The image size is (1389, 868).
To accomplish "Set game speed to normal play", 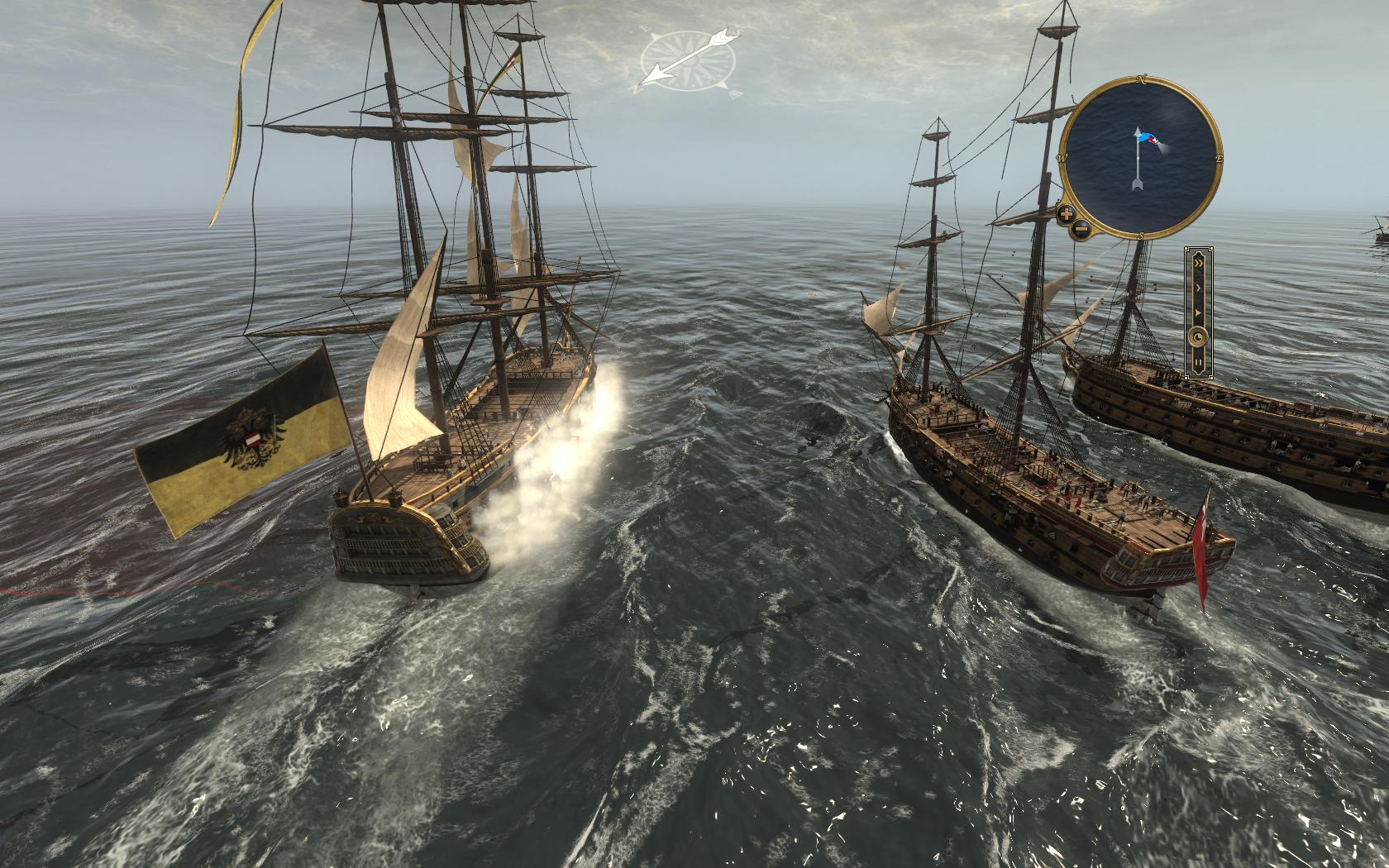I will 1197,313.
